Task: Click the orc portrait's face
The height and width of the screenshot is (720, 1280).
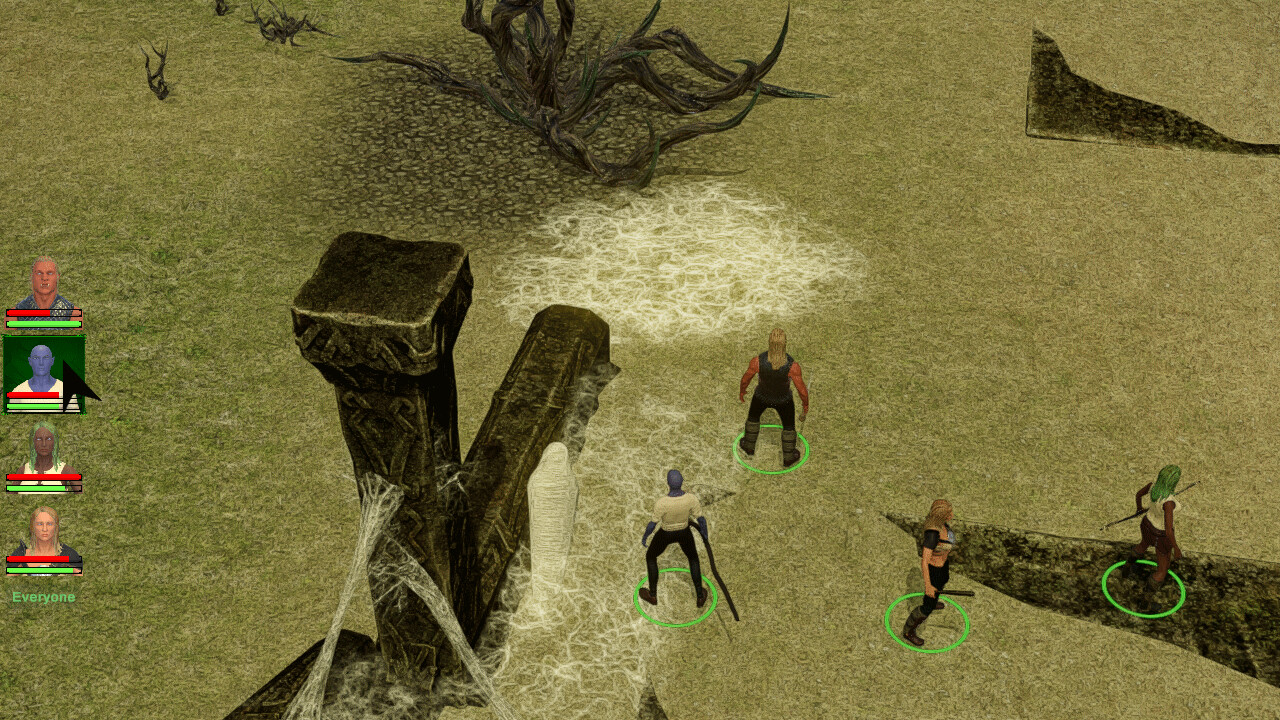Action: (x=45, y=278)
